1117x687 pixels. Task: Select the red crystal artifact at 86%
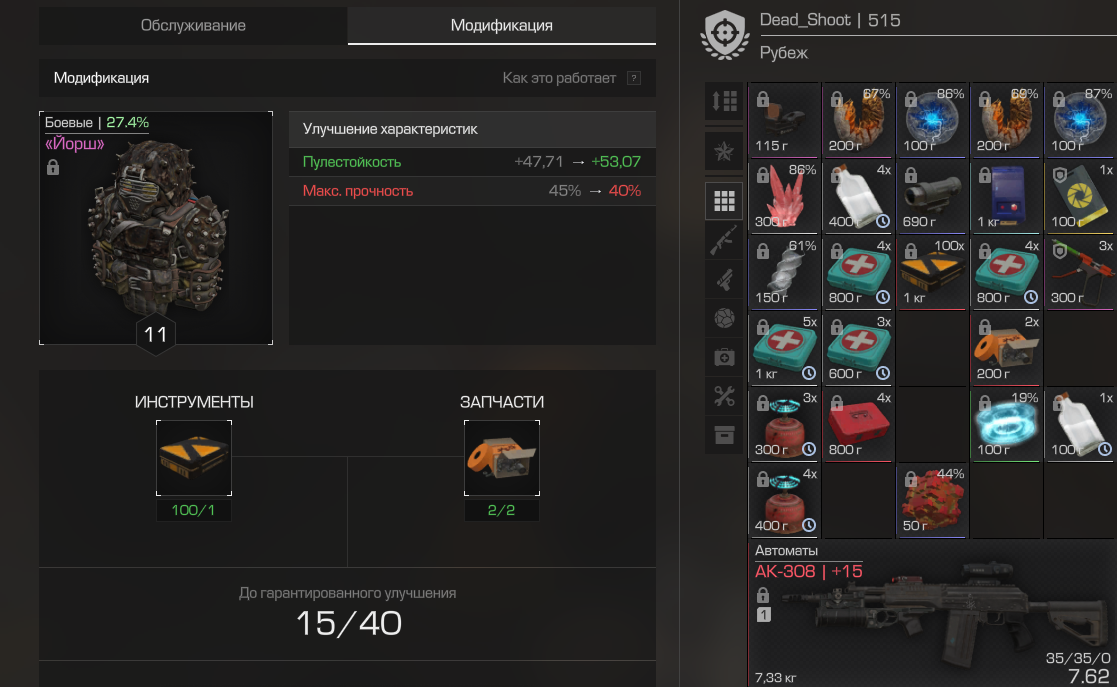point(784,196)
